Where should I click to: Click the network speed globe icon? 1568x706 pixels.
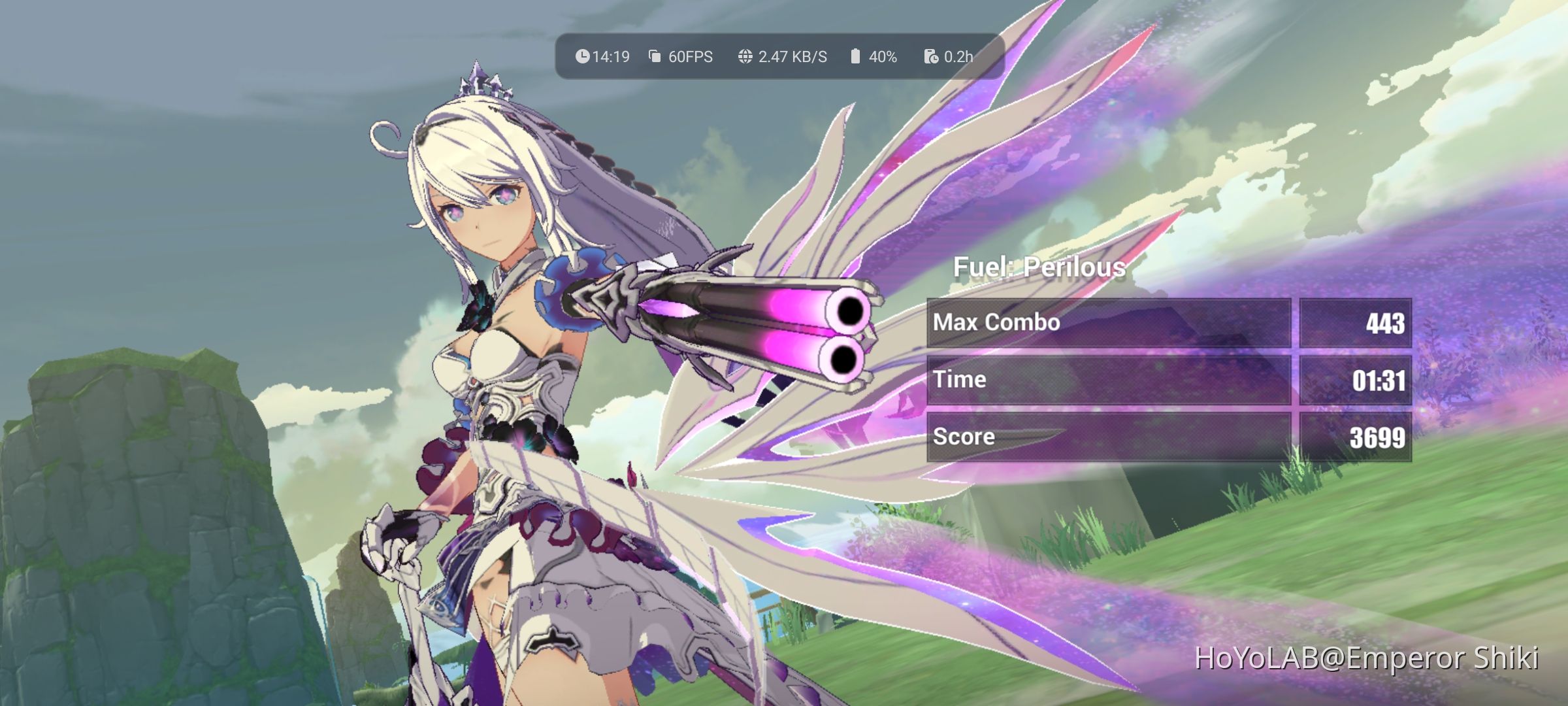744,57
